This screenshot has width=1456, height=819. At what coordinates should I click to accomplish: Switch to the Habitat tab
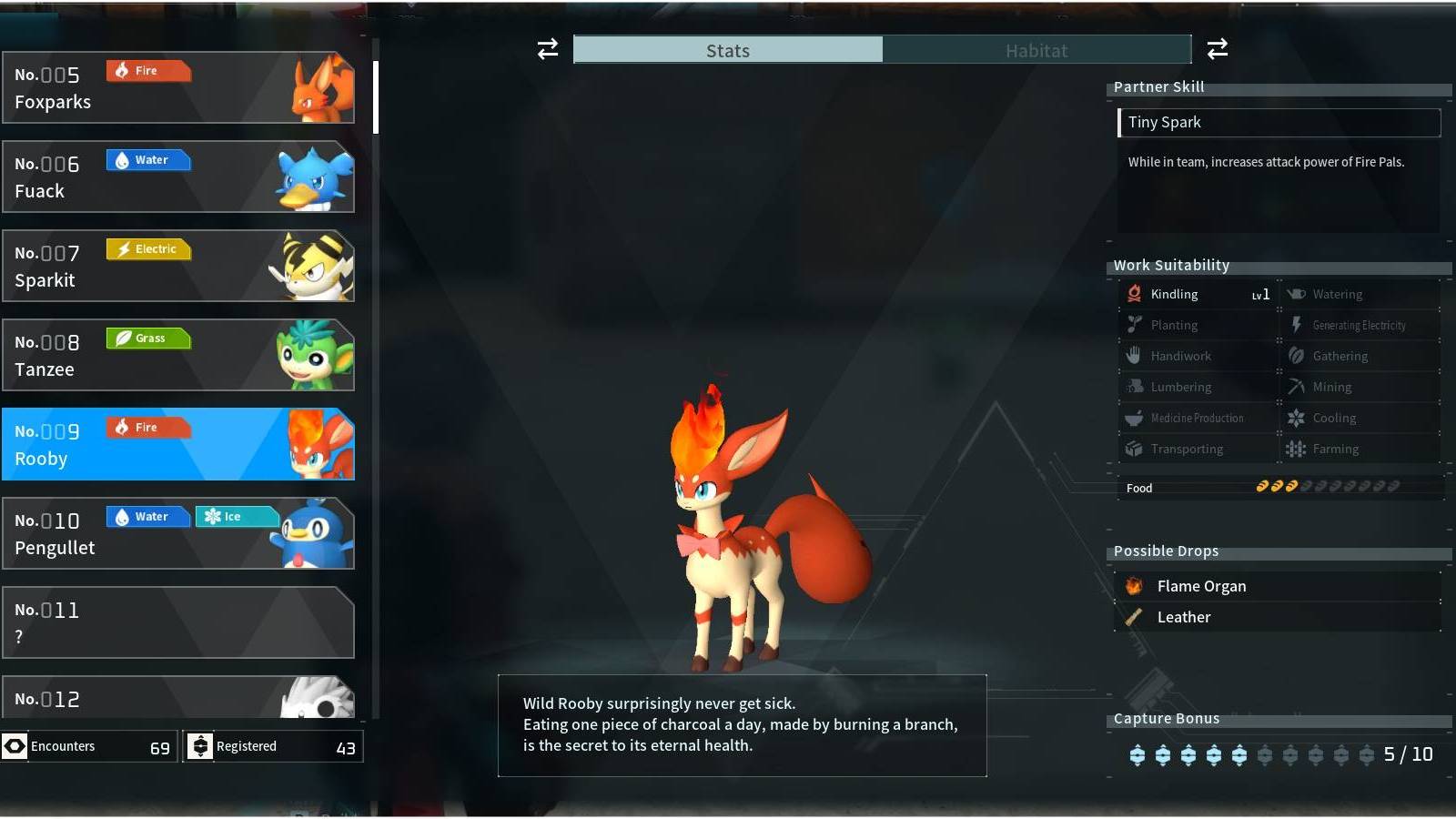(1036, 50)
